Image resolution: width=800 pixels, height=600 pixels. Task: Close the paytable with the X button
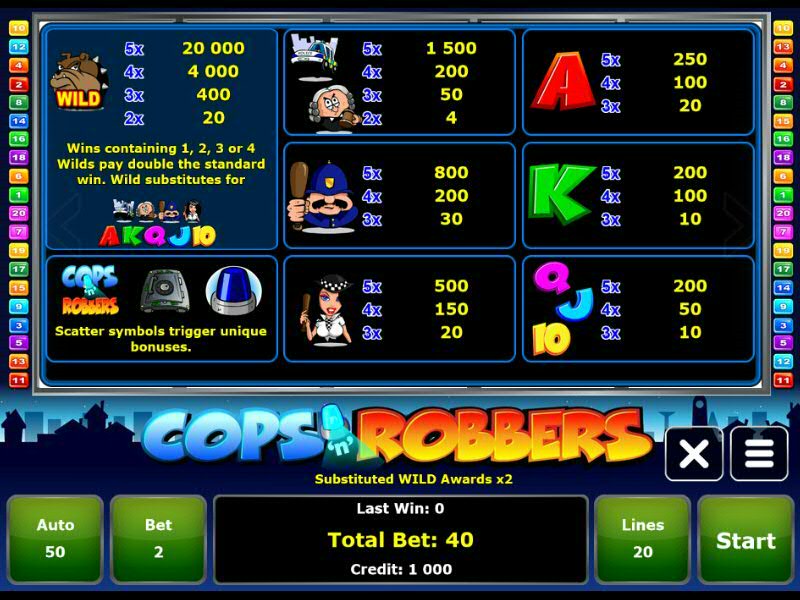(x=694, y=454)
